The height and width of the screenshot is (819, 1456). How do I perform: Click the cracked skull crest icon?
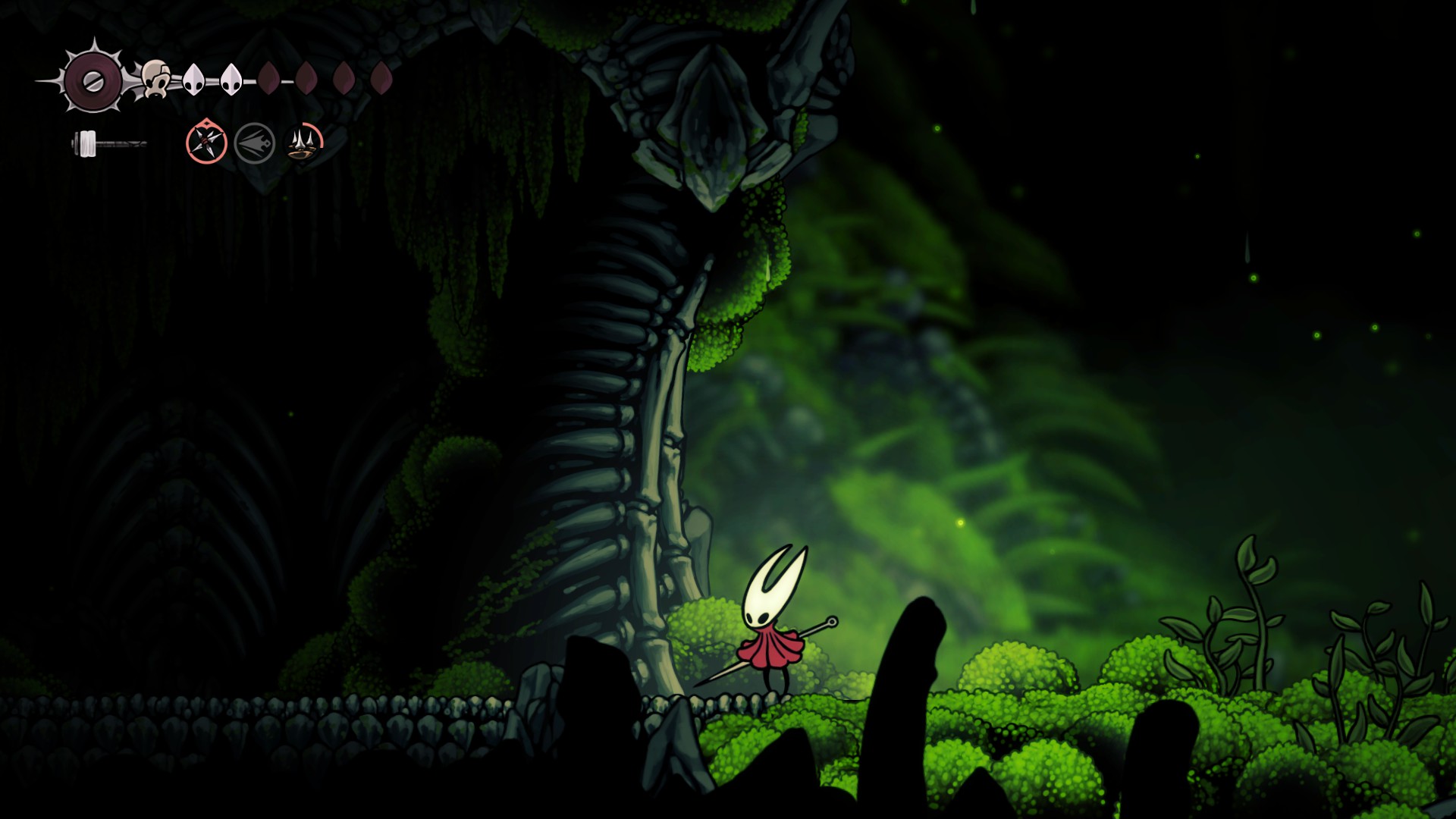coord(155,79)
